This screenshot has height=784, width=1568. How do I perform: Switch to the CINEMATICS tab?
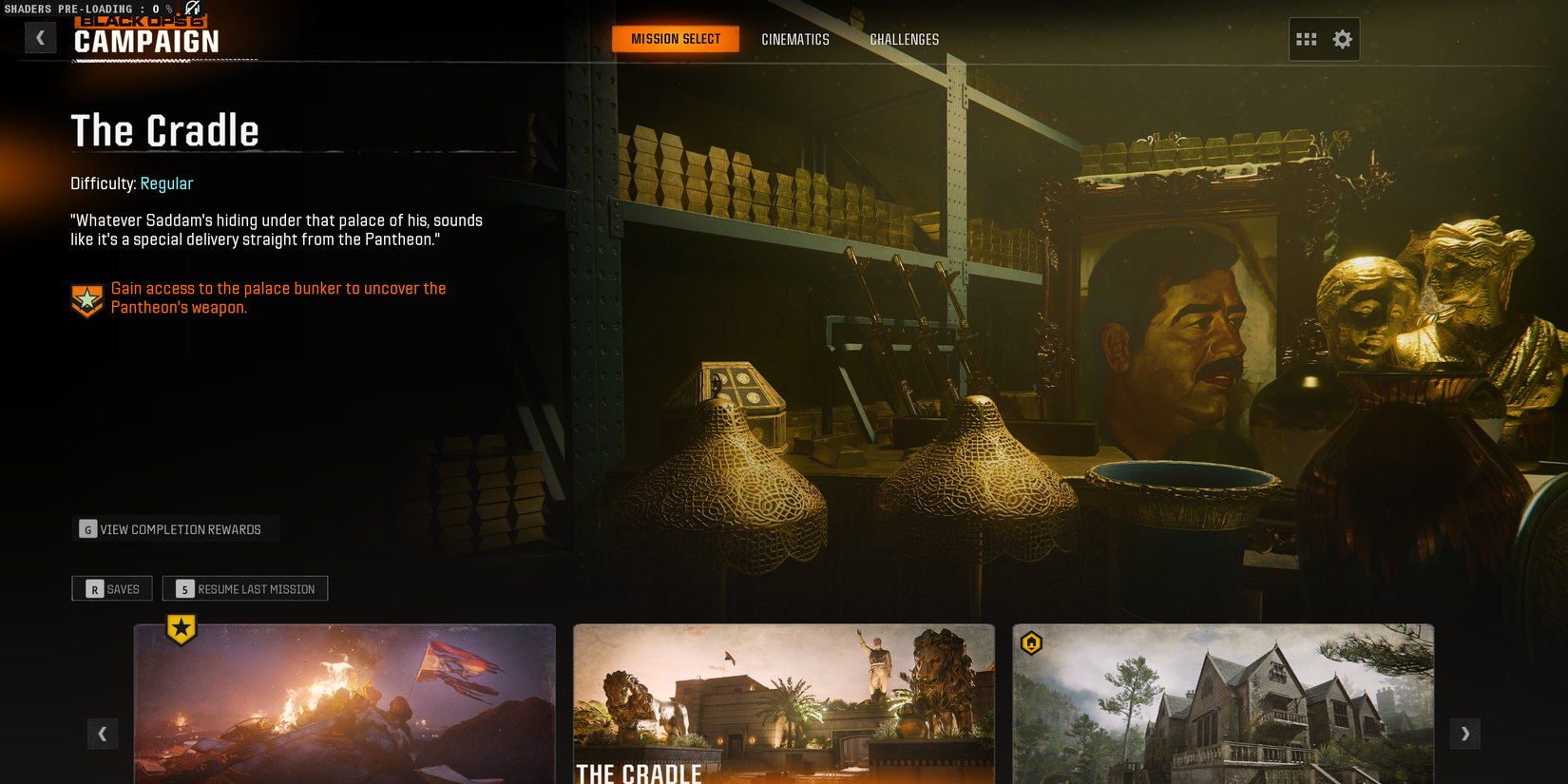794,39
